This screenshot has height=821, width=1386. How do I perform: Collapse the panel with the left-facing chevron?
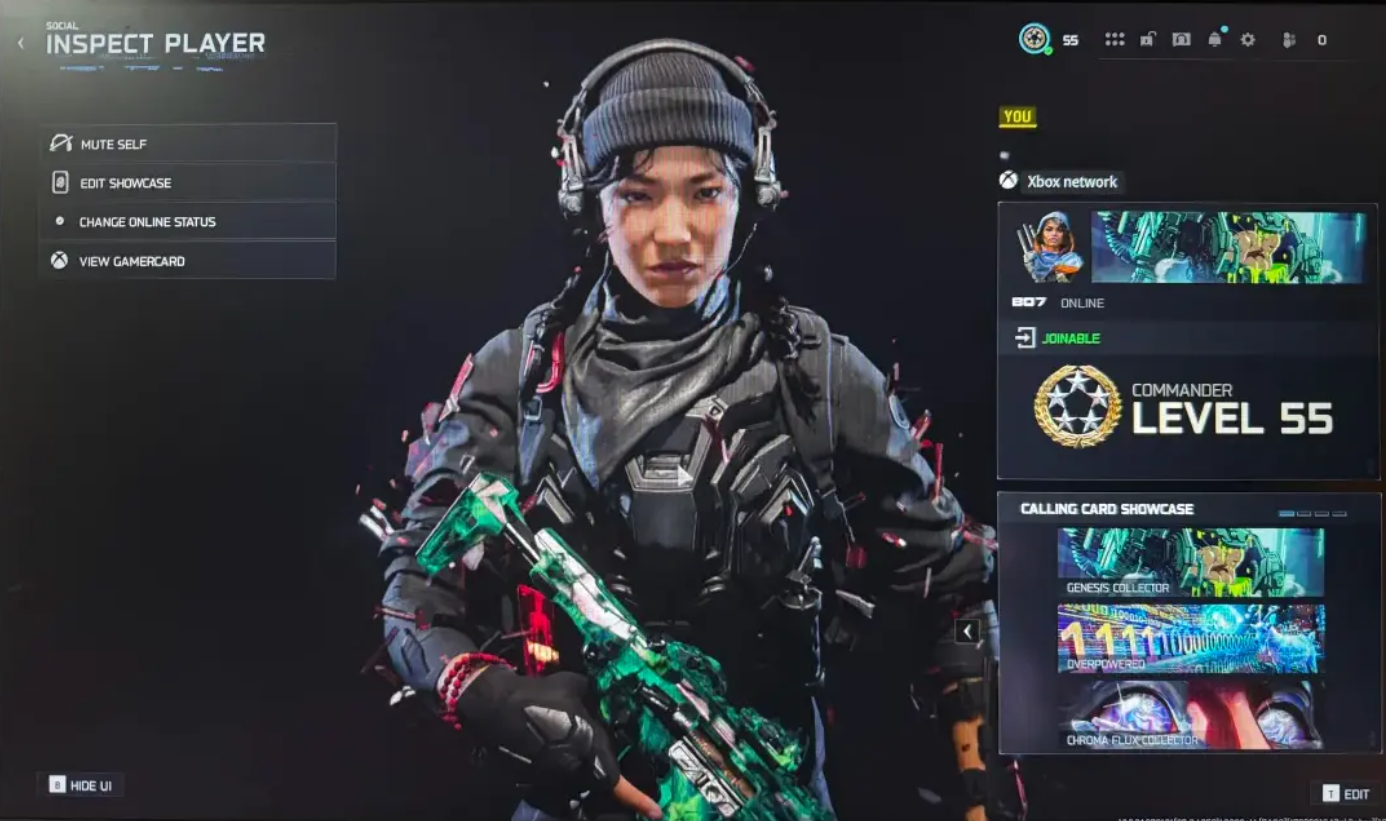(x=966, y=630)
